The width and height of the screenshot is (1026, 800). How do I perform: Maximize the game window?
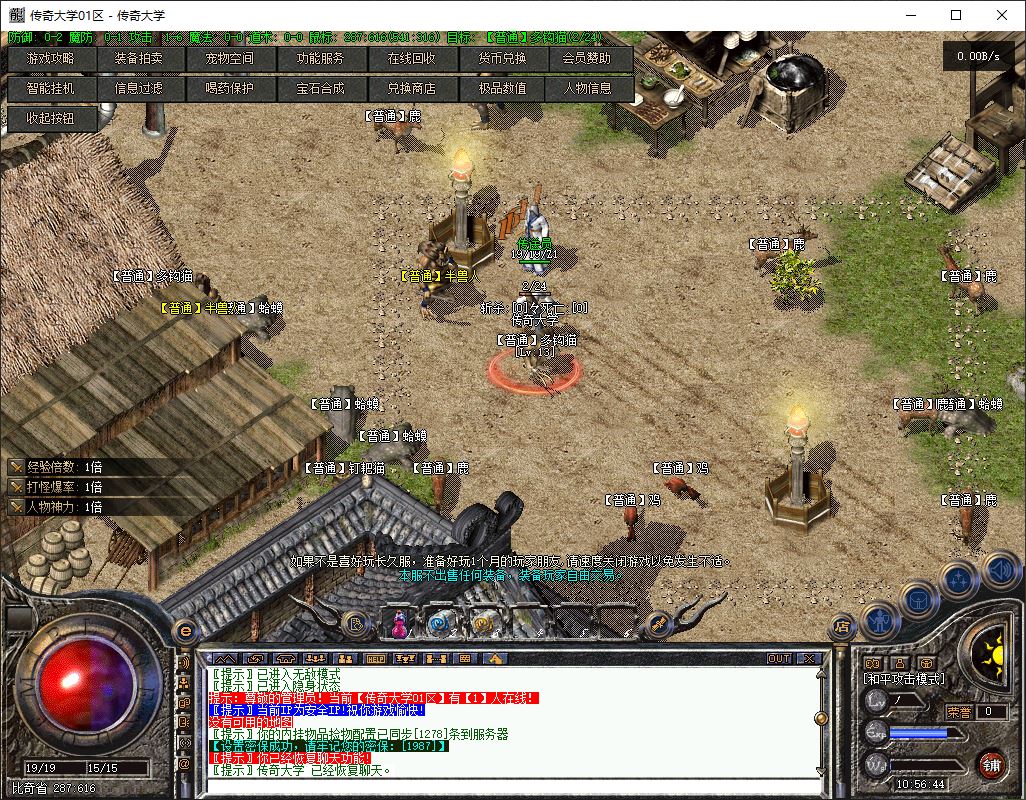pyautogui.click(x=956, y=15)
